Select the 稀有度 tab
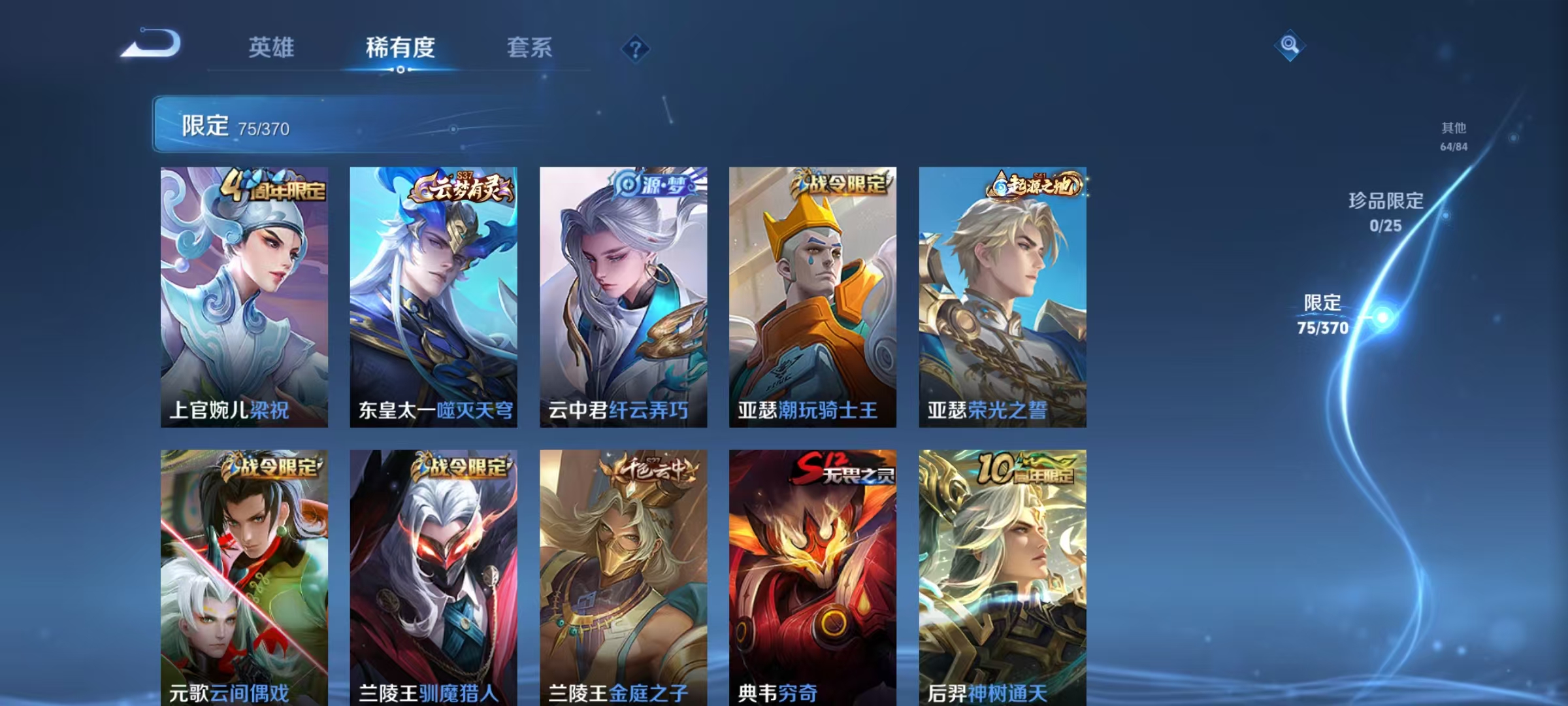Image resolution: width=1568 pixels, height=706 pixels. pos(400,48)
